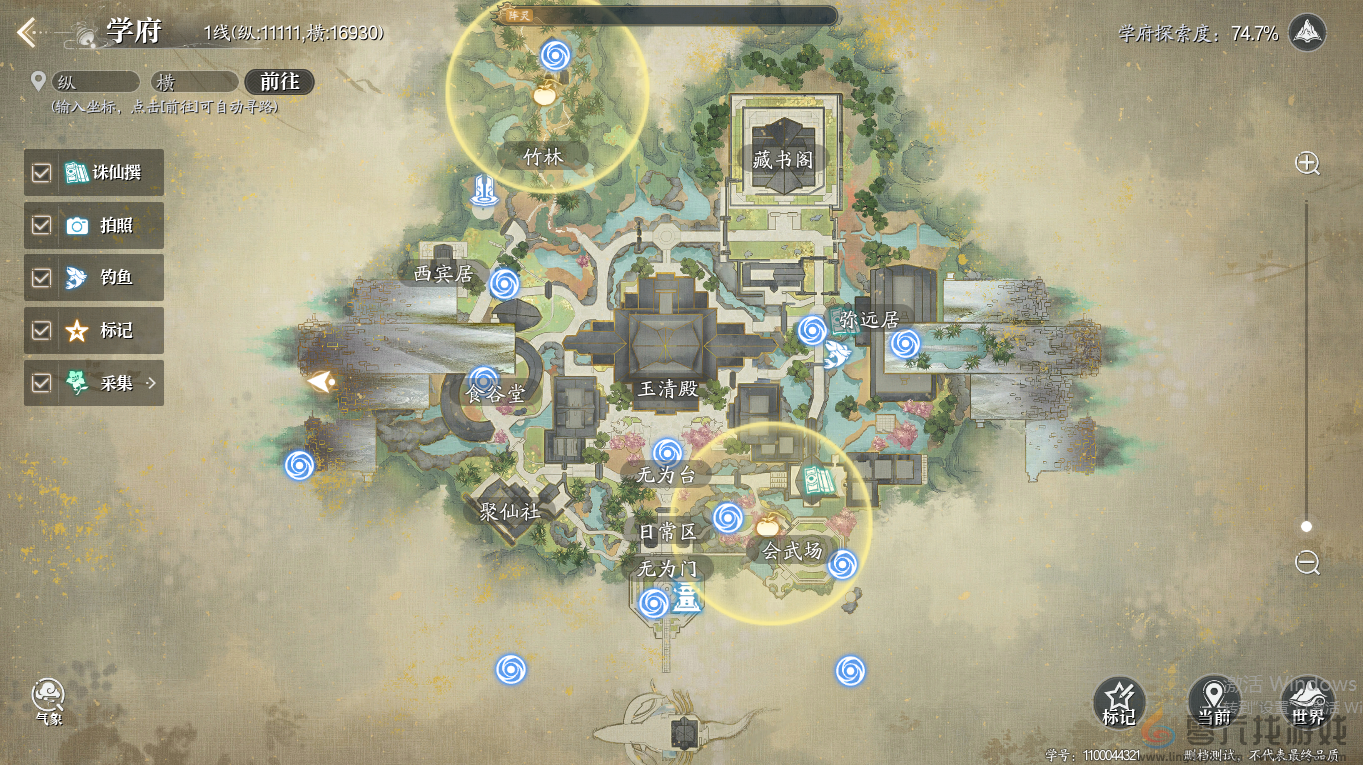Image resolution: width=1363 pixels, height=765 pixels.
Task: Zoom in the map with the plus magnifier
Action: click(x=1307, y=164)
